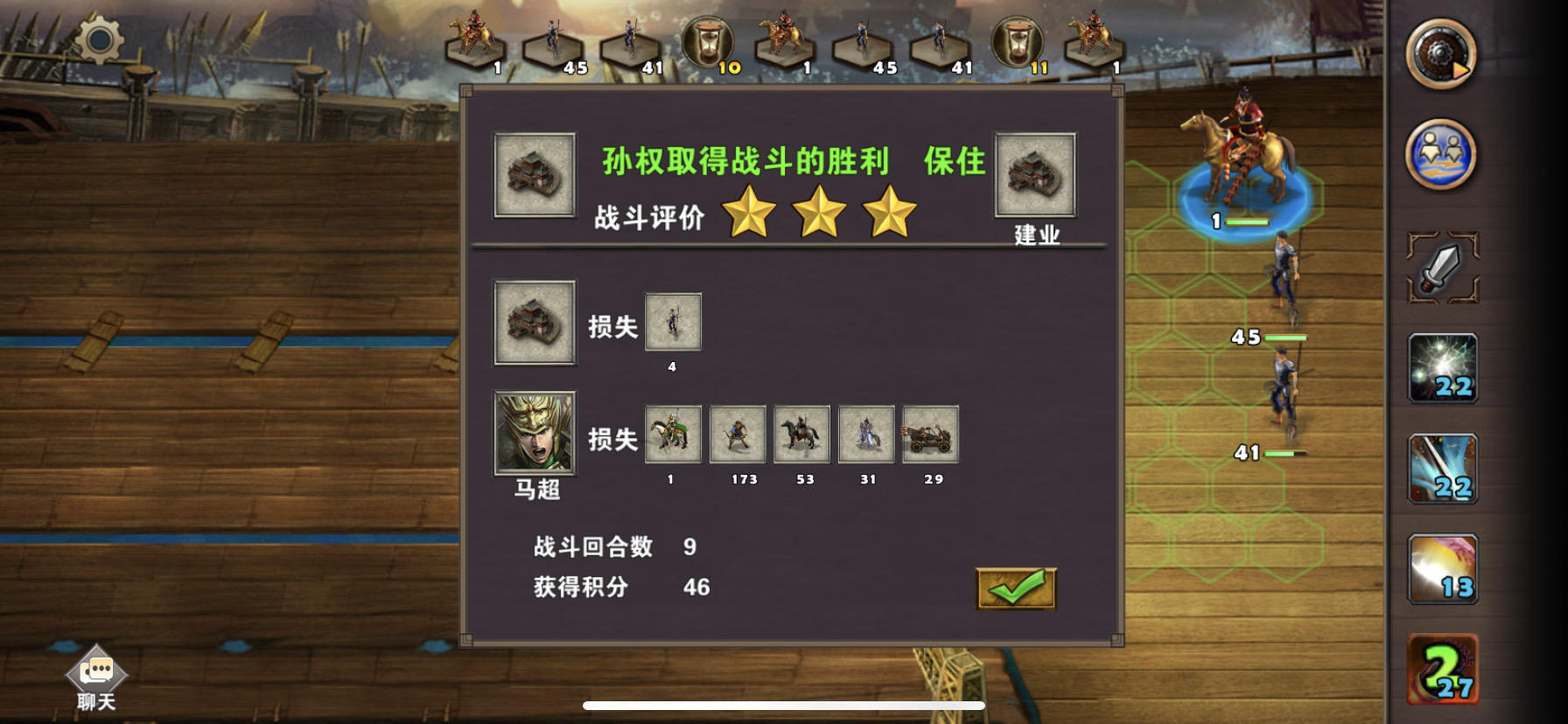Click the settings gear in the top left
Screen dimensions: 1568x724
click(99, 42)
